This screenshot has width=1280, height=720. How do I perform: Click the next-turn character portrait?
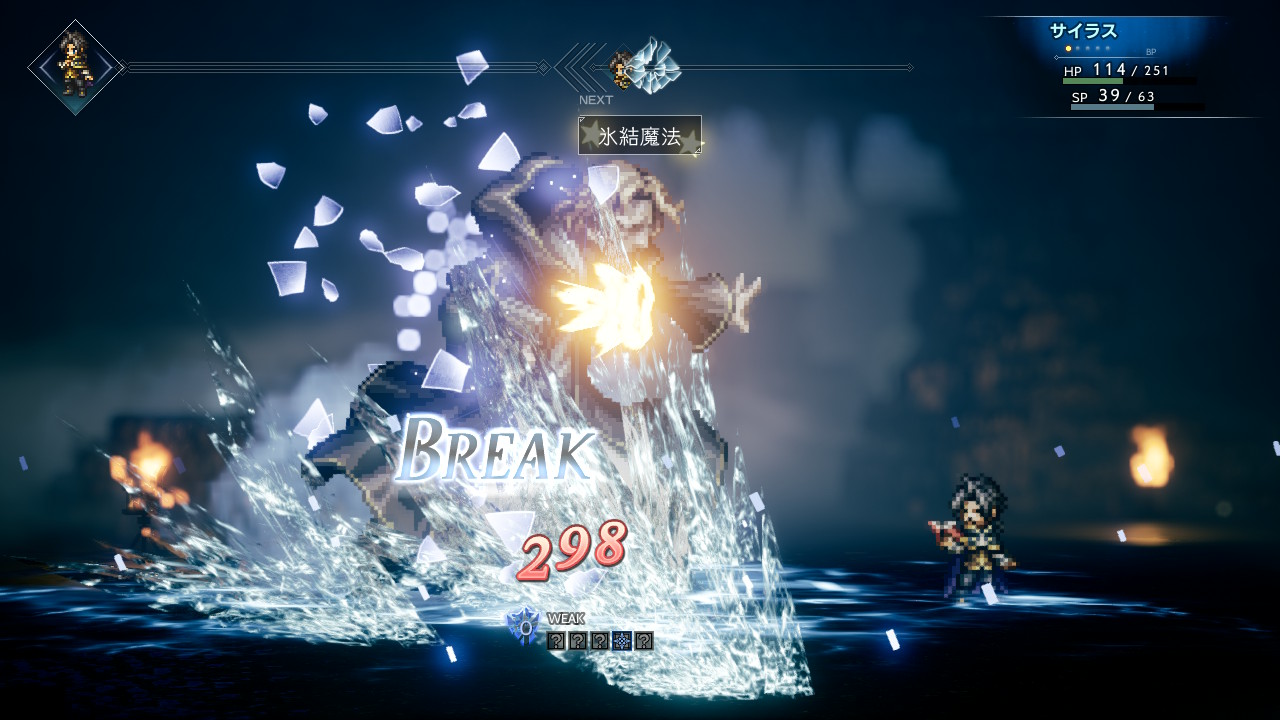[620, 68]
